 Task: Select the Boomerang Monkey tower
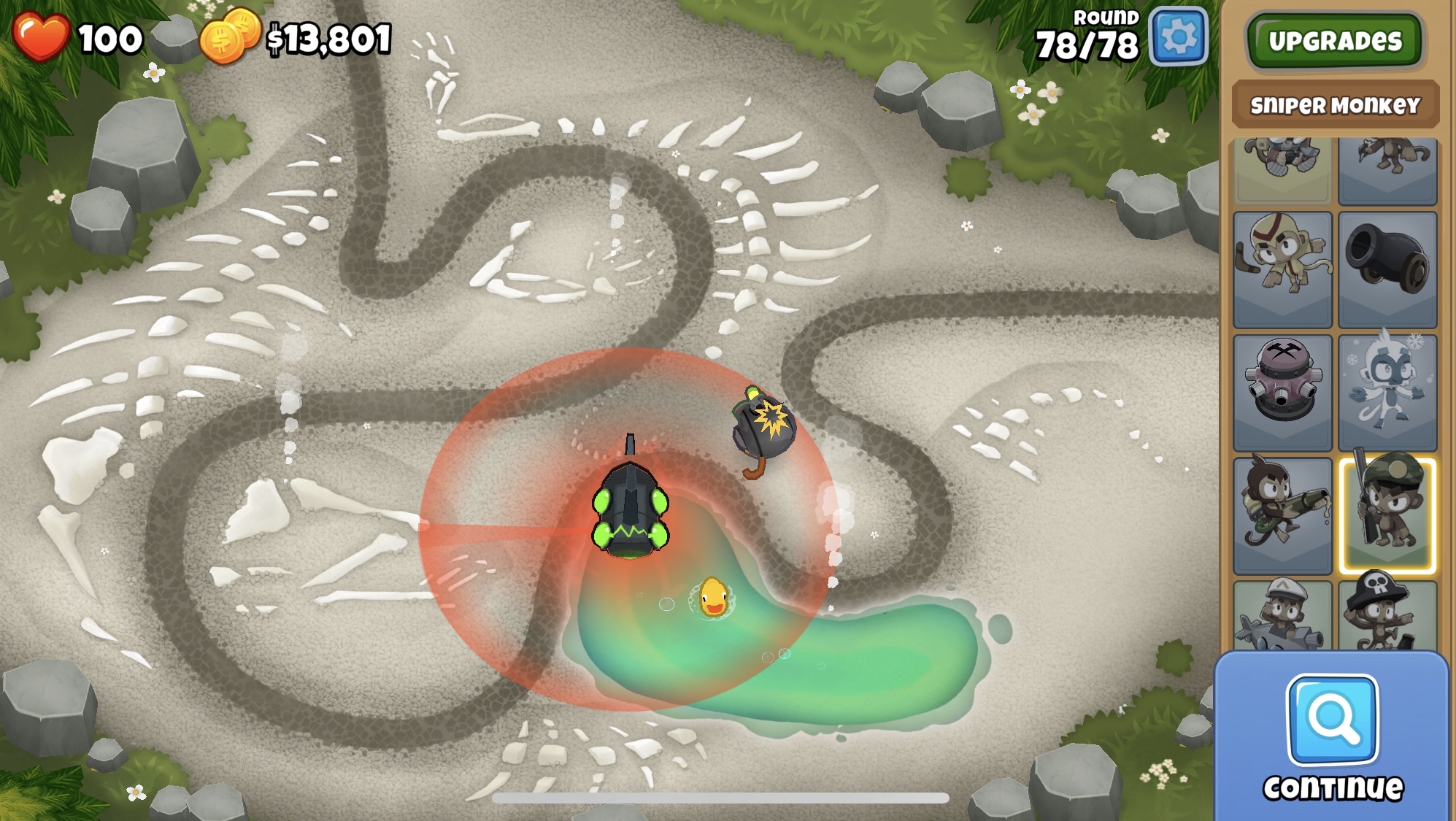coord(1282,269)
